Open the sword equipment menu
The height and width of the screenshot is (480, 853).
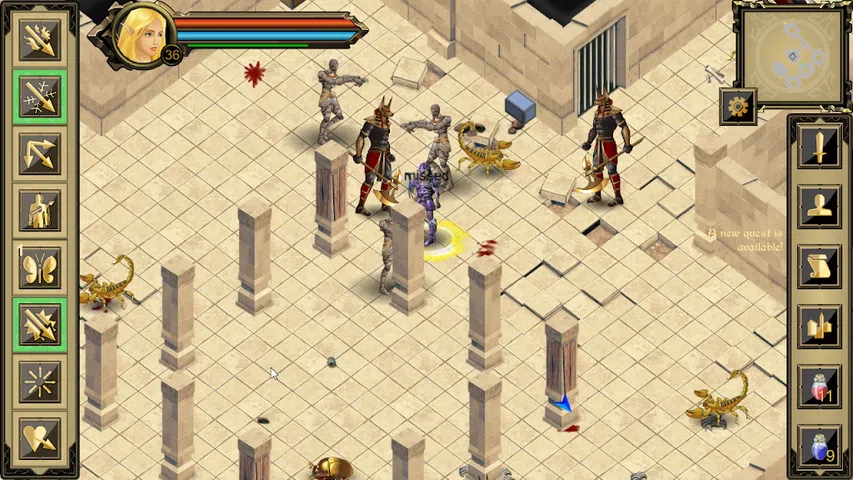(x=819, y=148)
